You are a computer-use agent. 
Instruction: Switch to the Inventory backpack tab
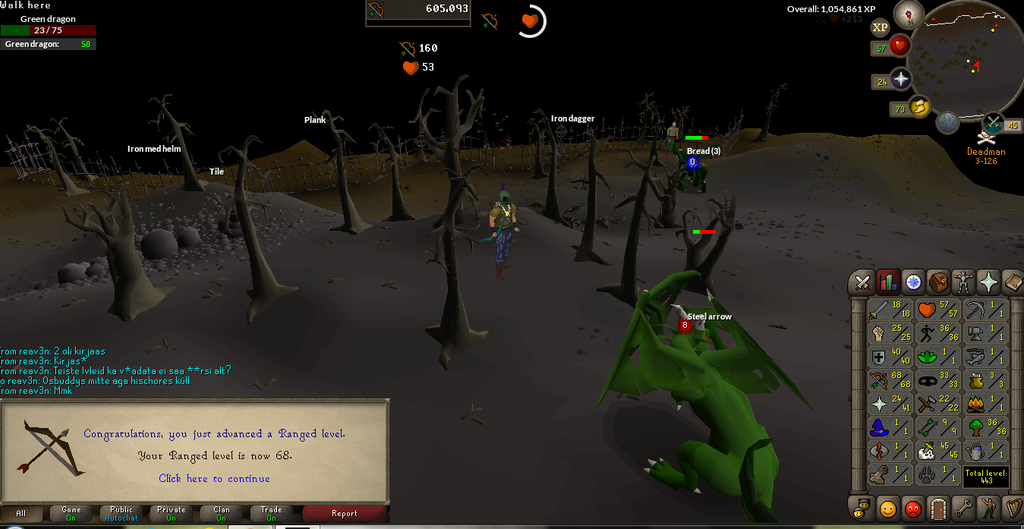938,282
